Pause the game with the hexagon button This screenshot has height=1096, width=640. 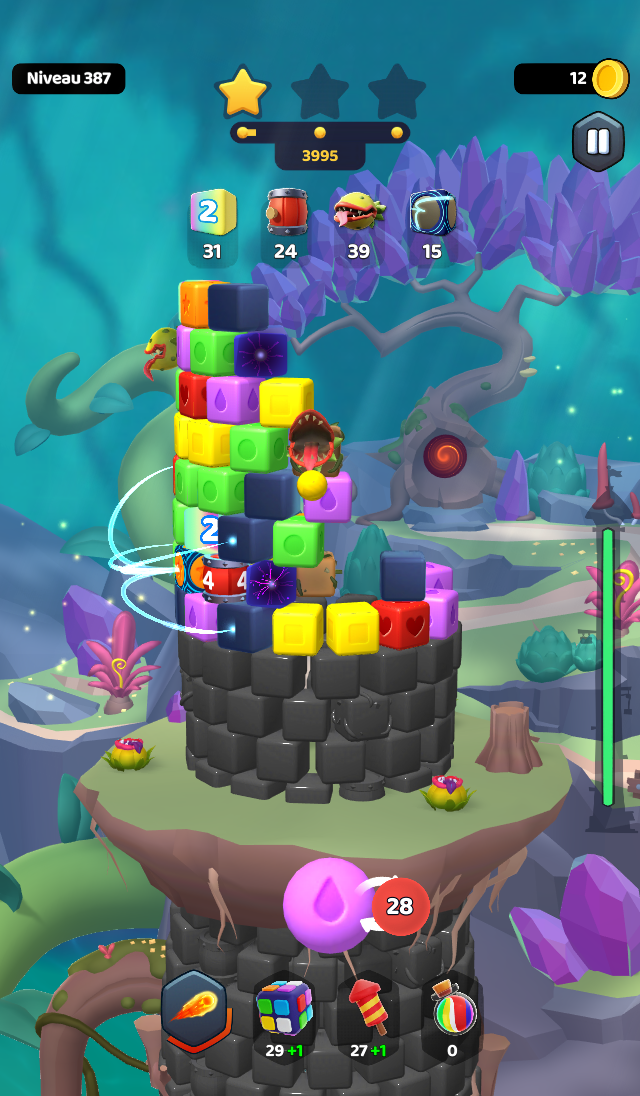[598, 142]
